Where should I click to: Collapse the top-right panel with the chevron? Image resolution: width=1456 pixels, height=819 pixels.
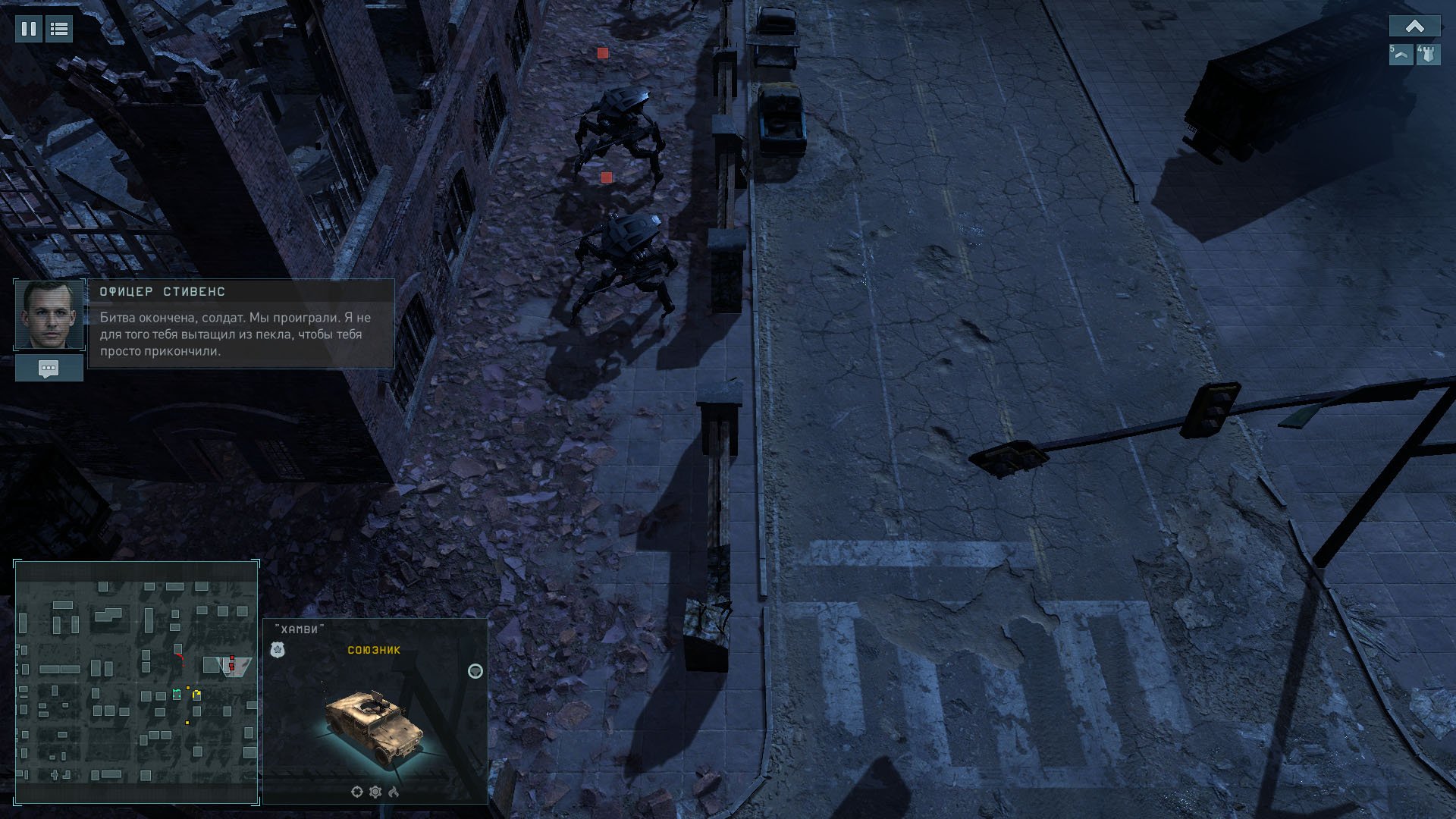tap(1414, 27)
